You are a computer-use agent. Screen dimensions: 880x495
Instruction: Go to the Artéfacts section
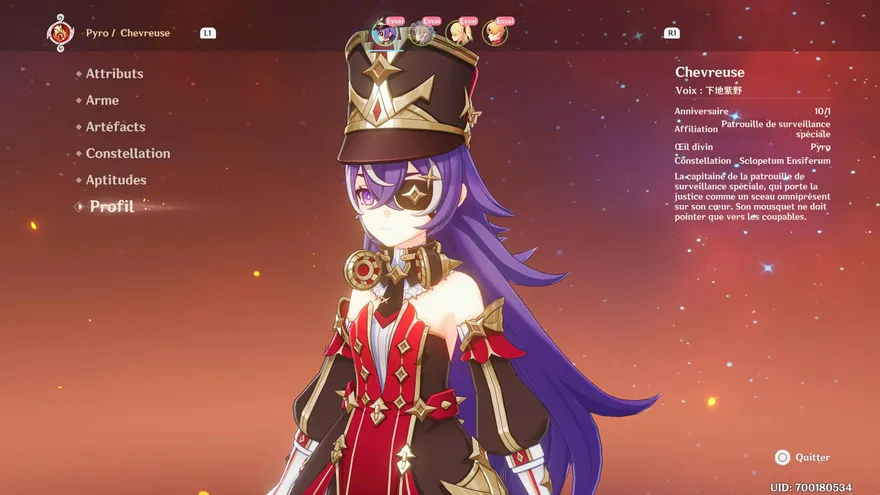(115, 127)
